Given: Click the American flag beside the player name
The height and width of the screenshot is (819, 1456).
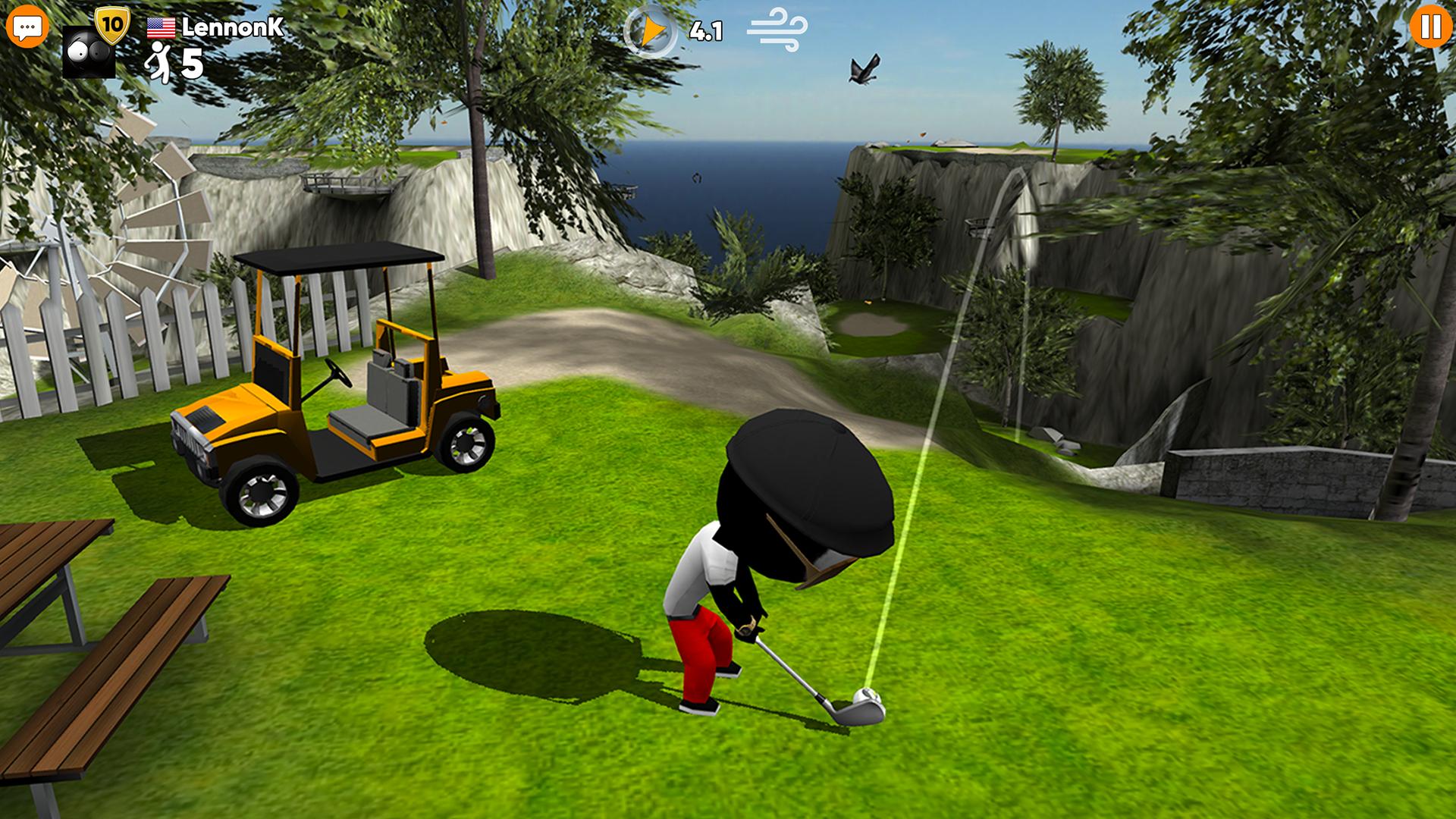Looking at the screenshot, I should (x=160, y=27).
